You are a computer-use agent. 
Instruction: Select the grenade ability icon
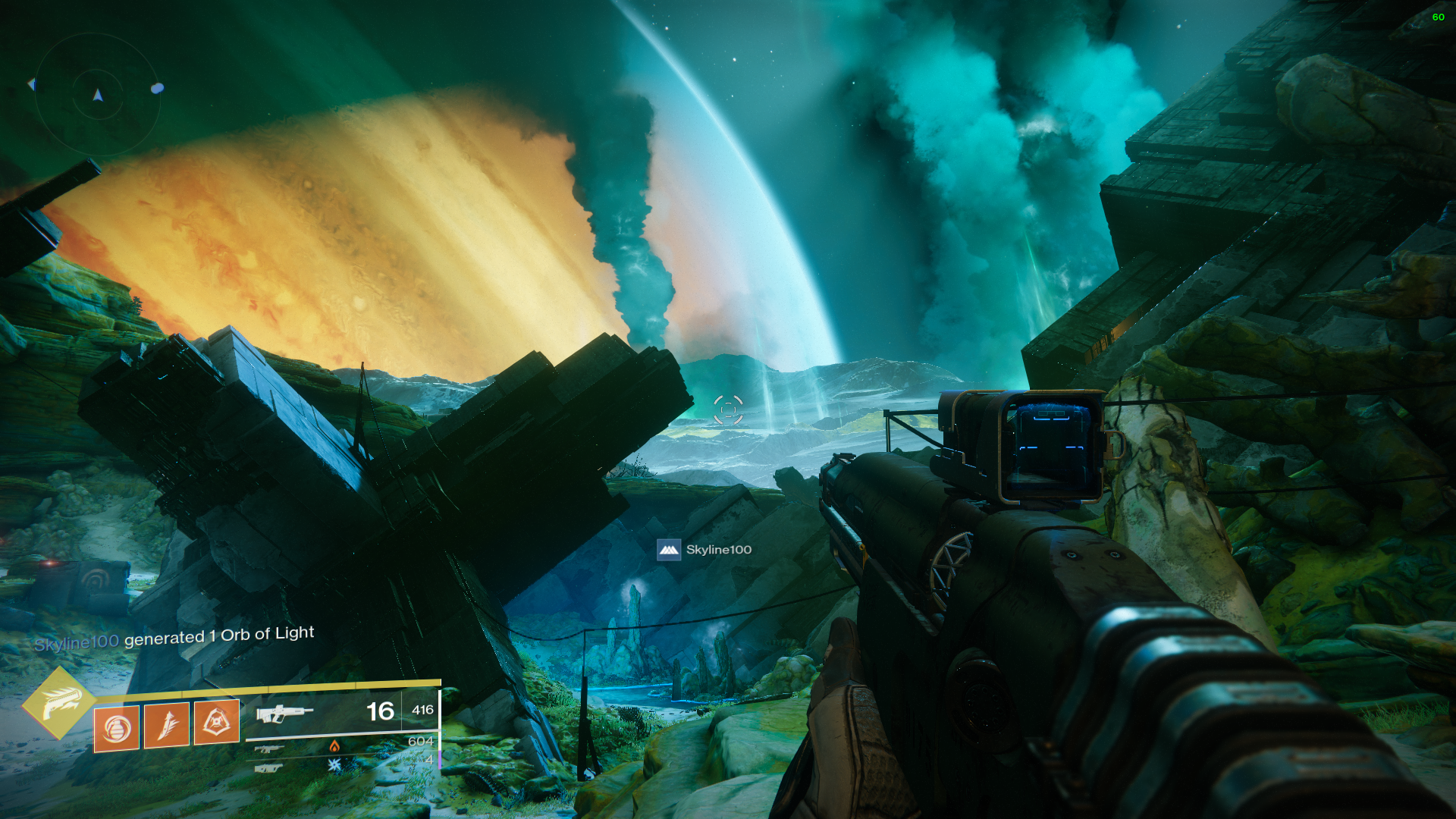point(116,729)
